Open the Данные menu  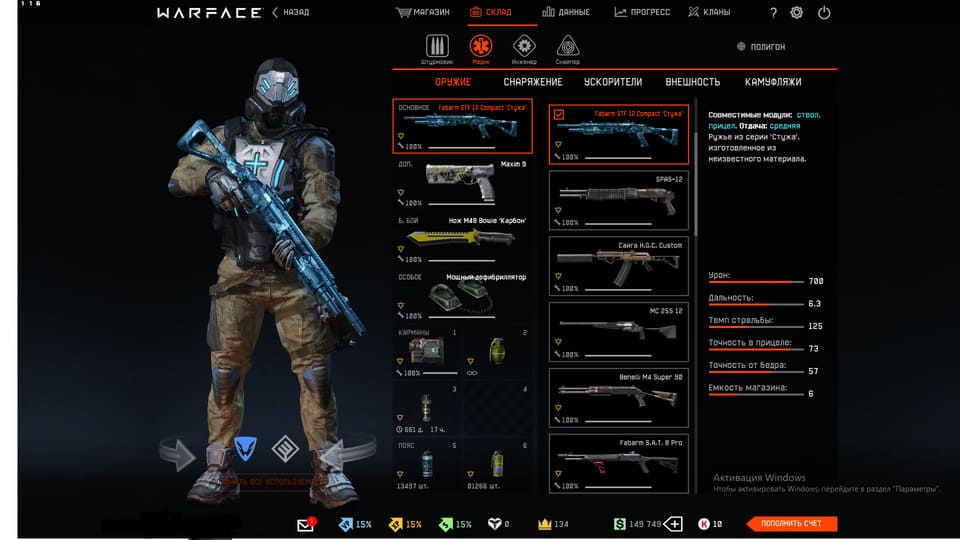(566, 13)
